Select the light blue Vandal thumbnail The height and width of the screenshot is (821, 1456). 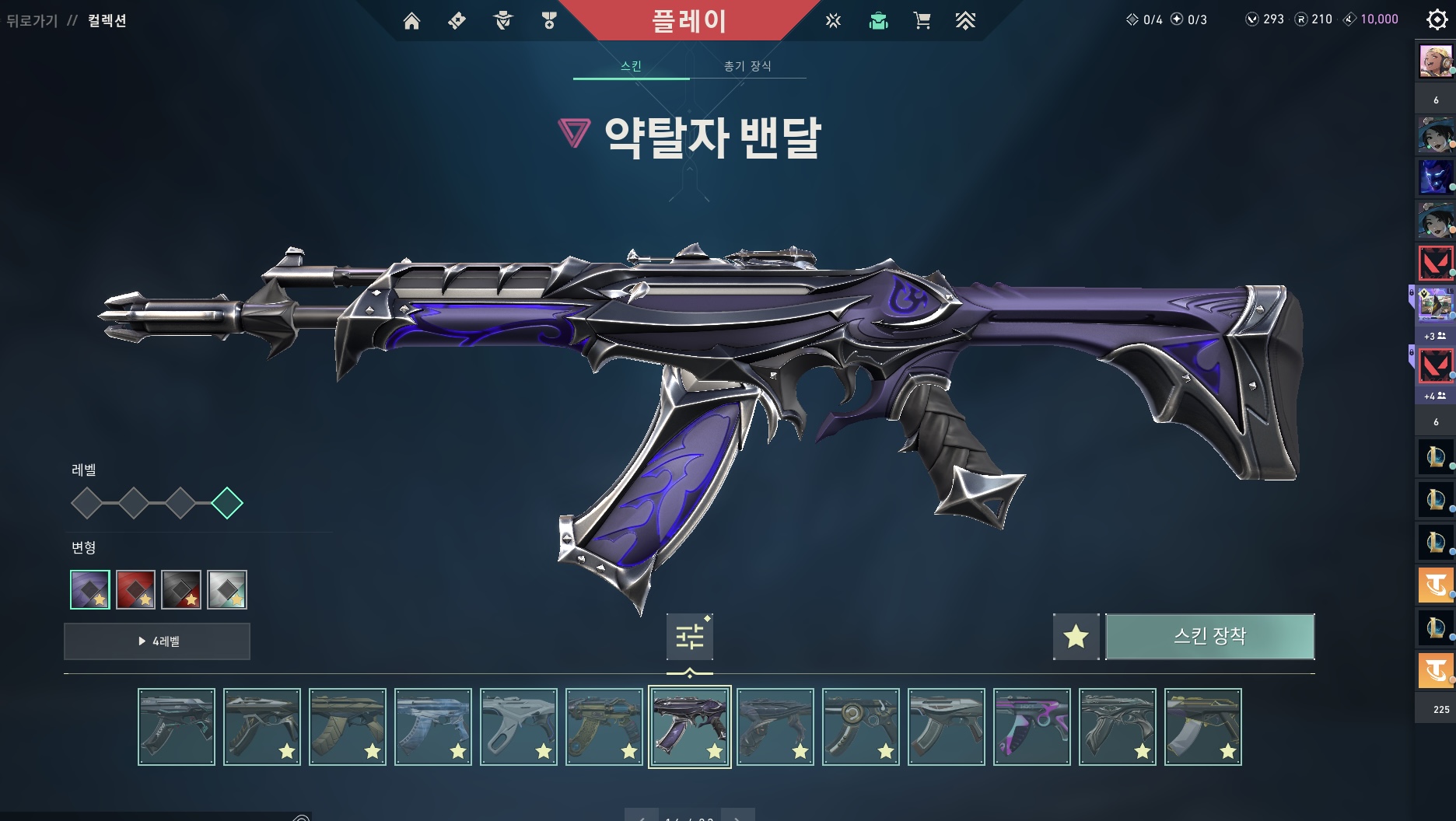point(433,727)
